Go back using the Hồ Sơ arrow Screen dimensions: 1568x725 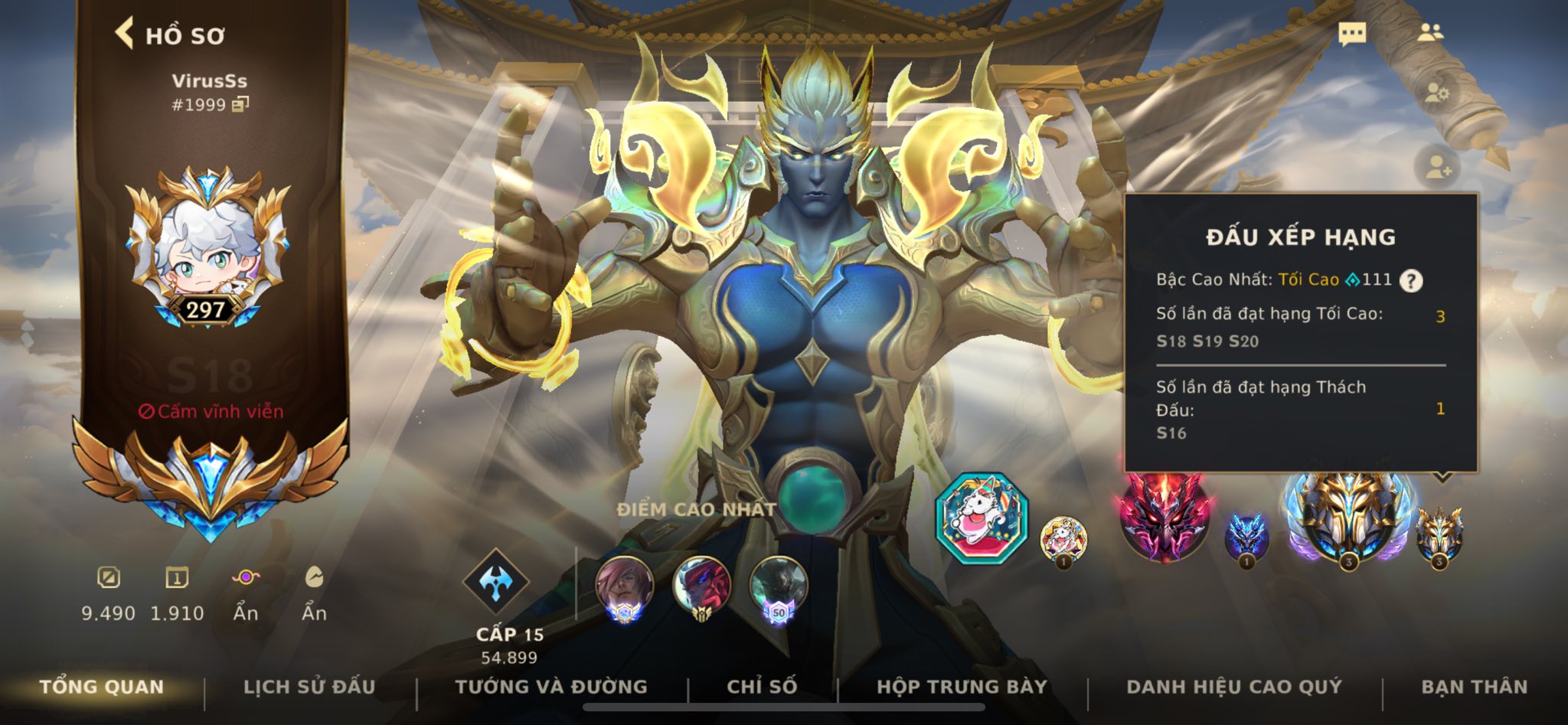click(x=125, y=34)
